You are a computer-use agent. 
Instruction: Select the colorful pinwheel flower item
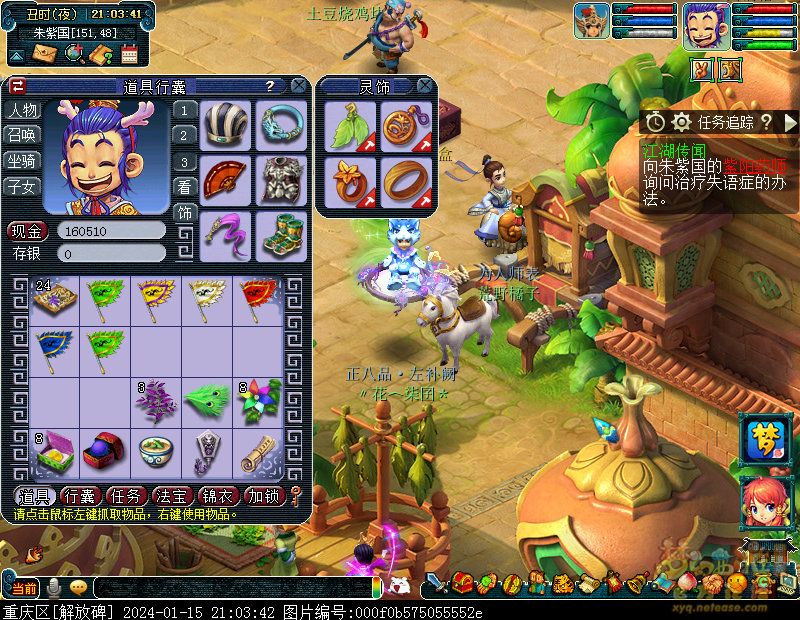[260, 402]
